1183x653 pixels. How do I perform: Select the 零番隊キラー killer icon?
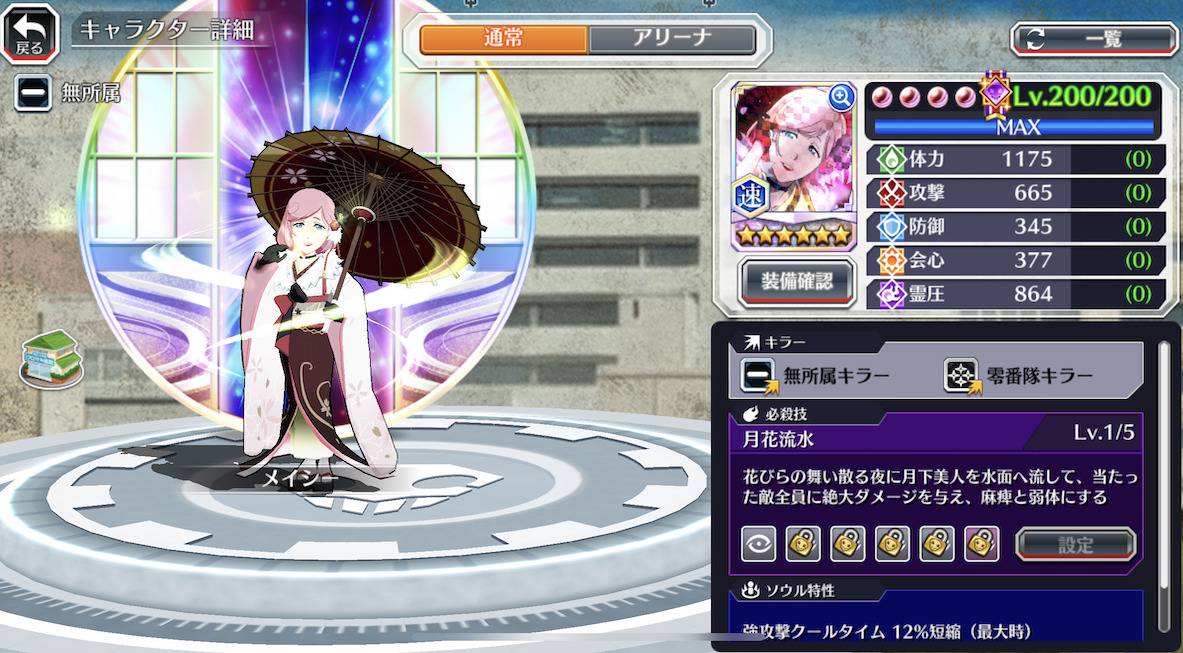pos(961,376)
